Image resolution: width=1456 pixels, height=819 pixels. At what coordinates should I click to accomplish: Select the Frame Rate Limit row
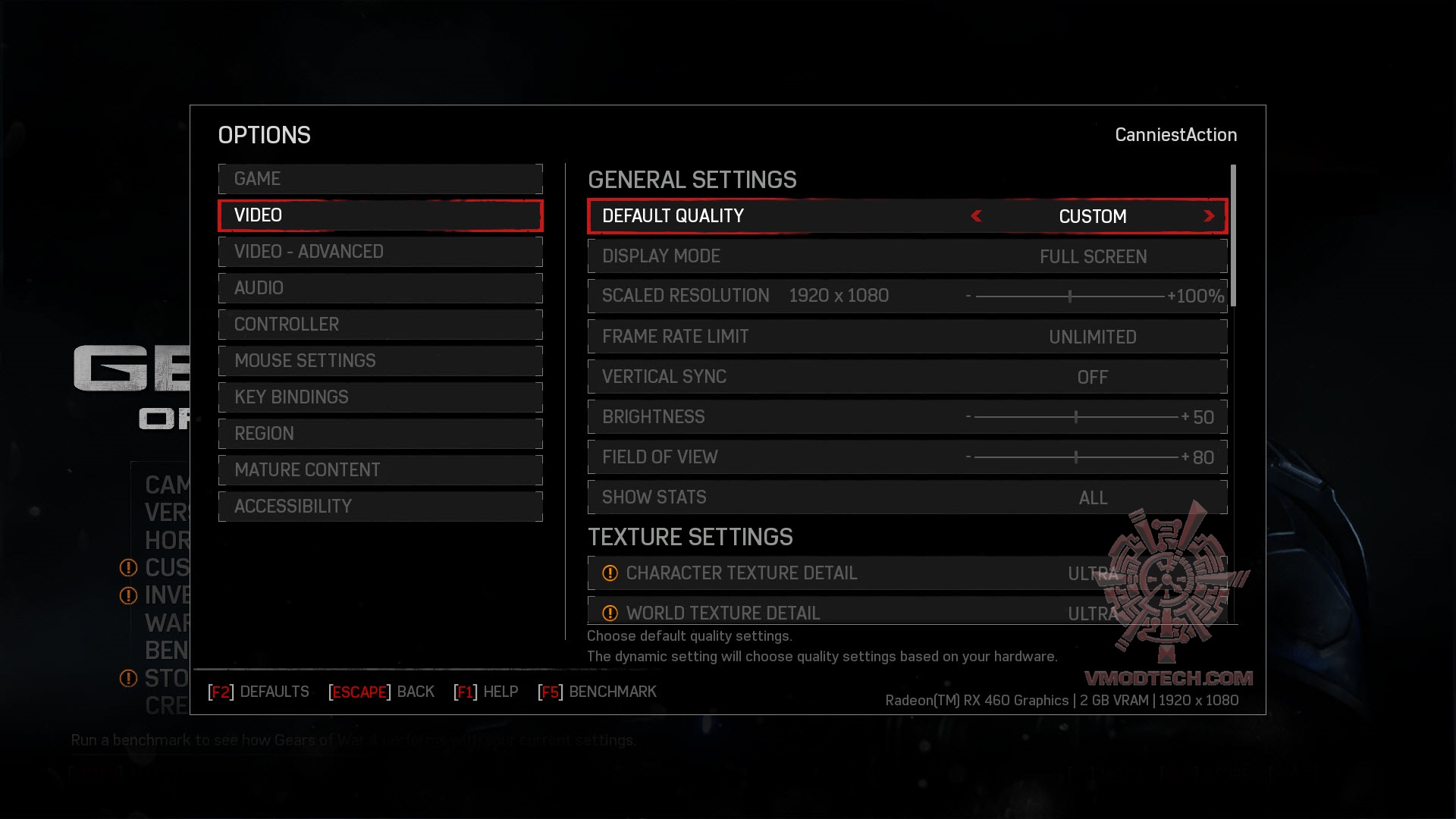(907, 337)
